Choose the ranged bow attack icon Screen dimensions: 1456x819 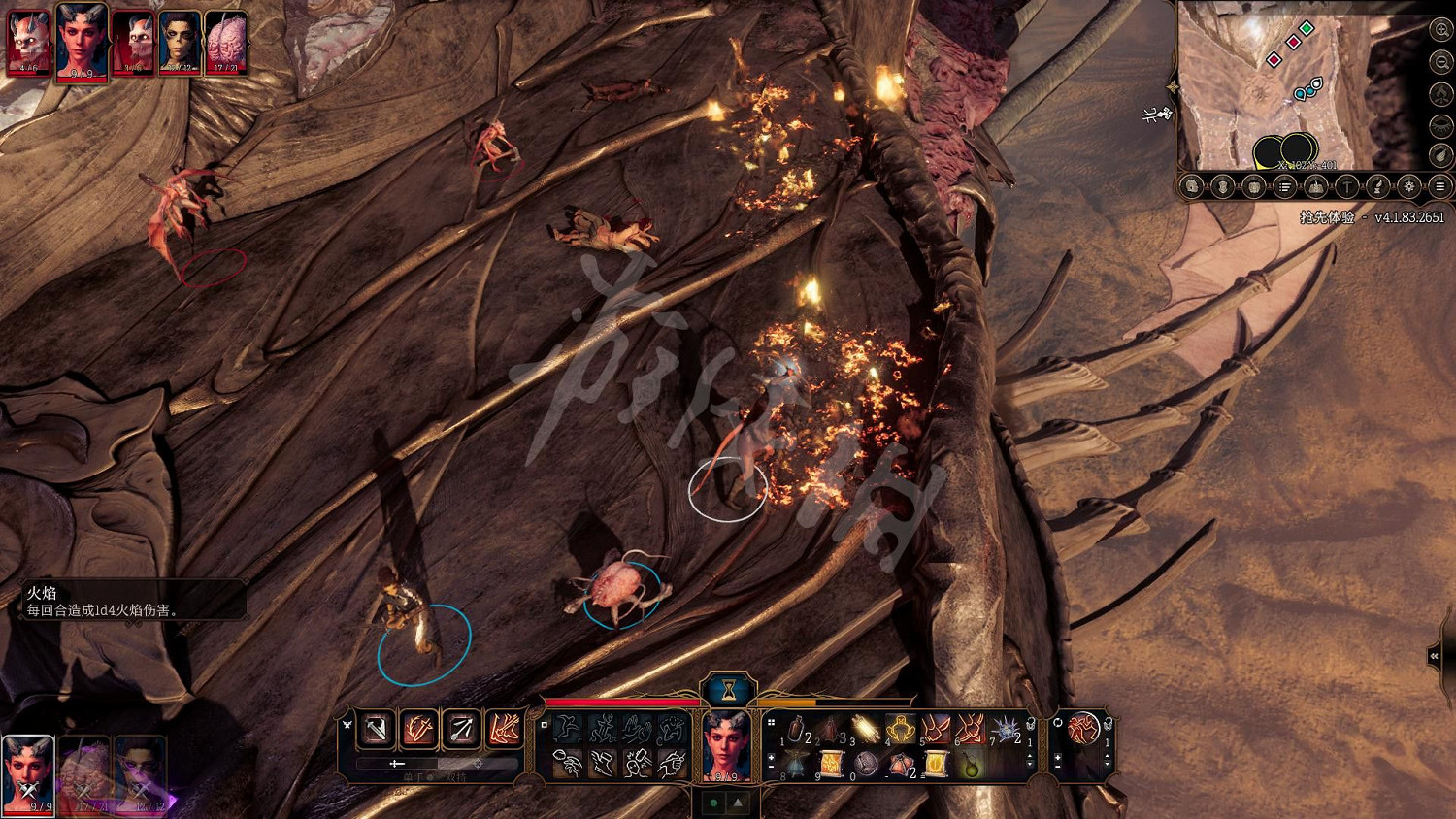tap(461, 728)
